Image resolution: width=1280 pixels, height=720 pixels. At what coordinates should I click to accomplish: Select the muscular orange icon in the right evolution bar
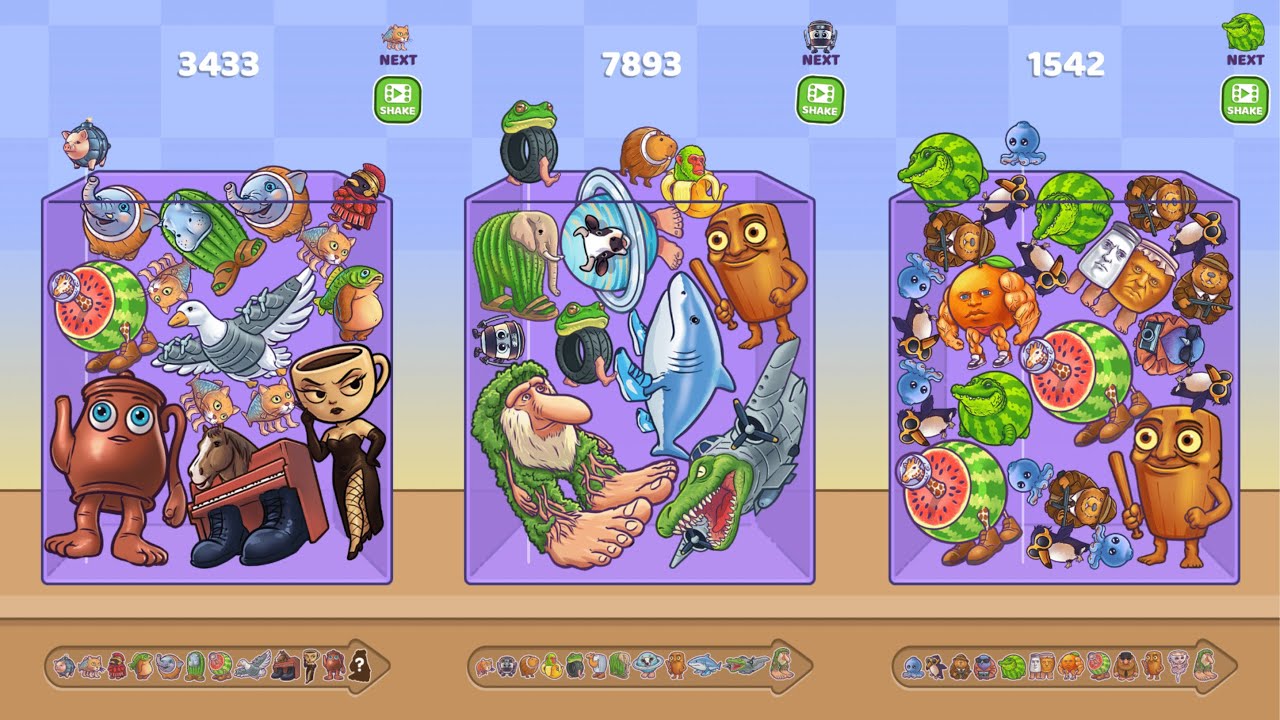[1071, 666]
